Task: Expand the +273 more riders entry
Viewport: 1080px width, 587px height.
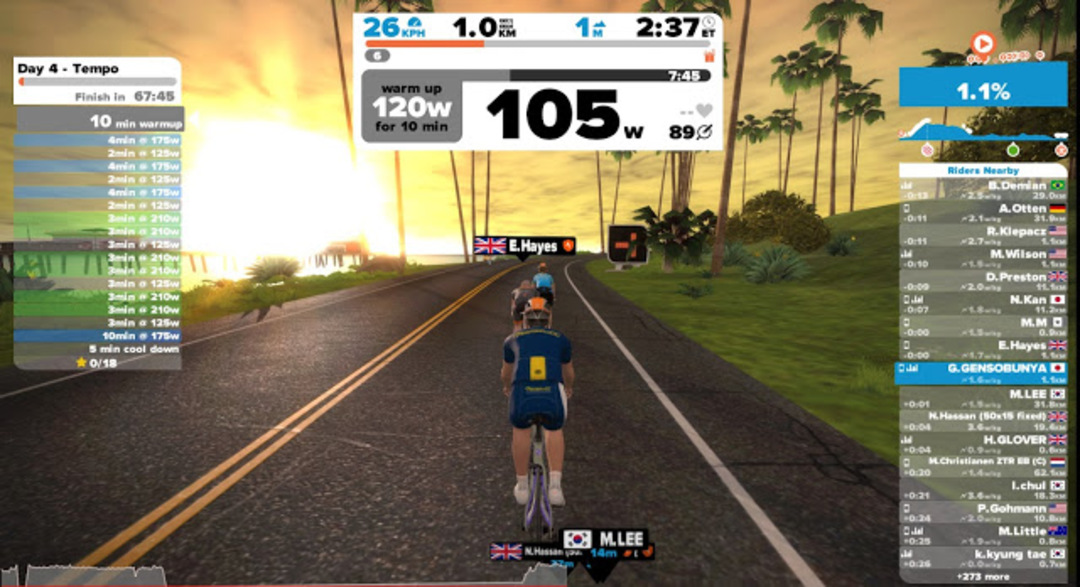Action: pyautogui.click(x=983, y=576)
